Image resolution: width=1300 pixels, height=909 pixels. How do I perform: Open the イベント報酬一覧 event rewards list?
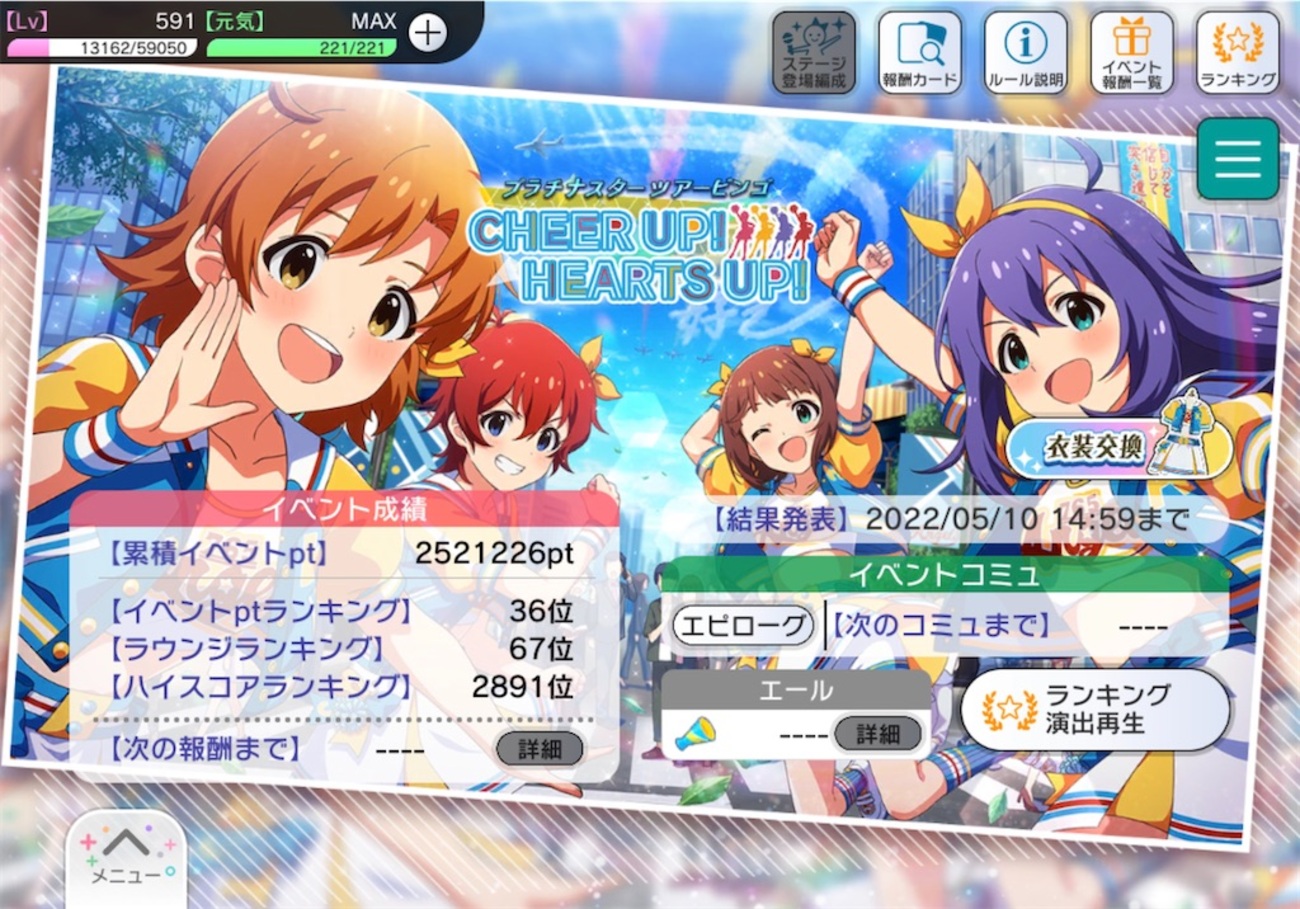1131,52
